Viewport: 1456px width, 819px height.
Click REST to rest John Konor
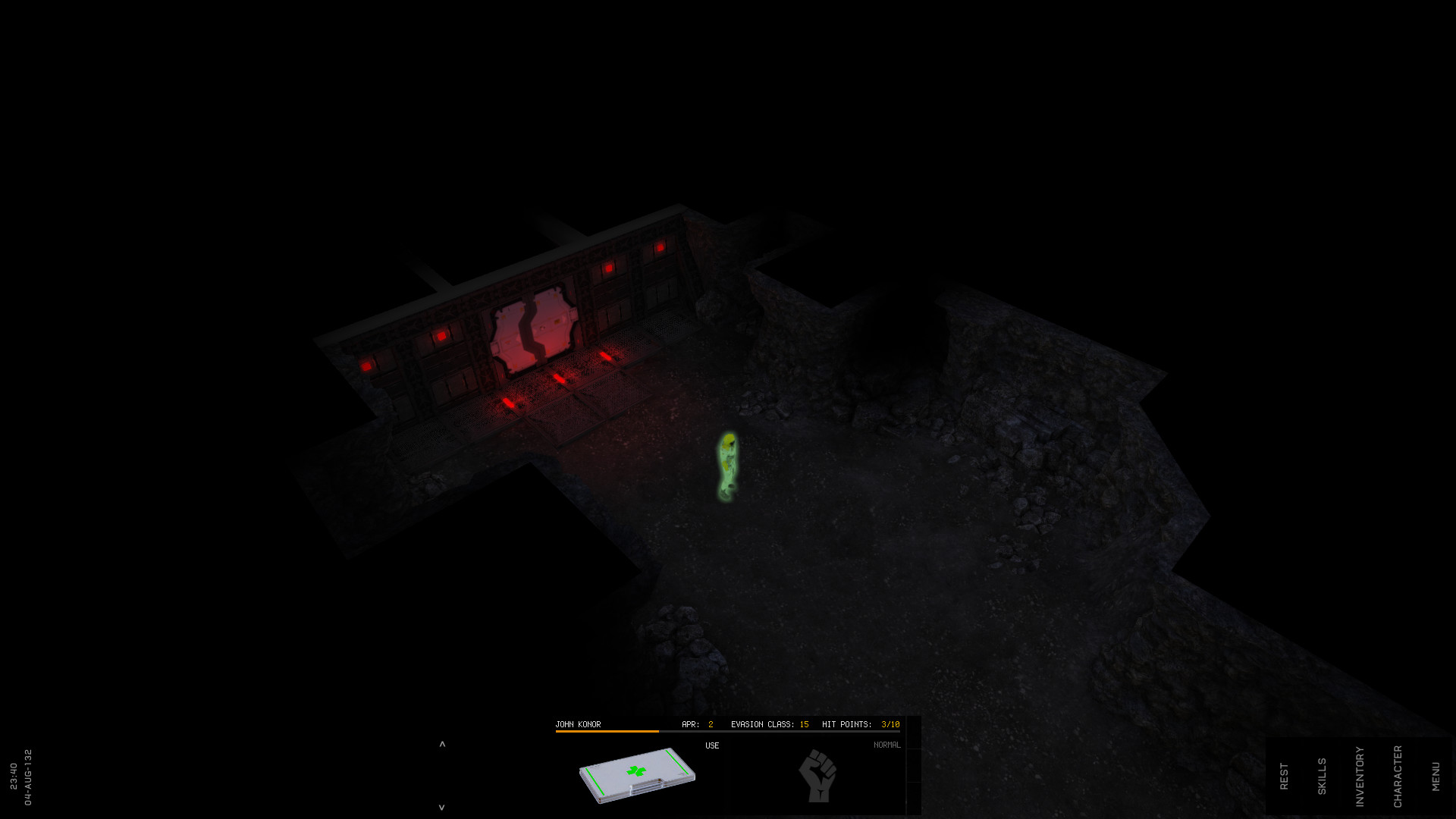click(1285, 774)
